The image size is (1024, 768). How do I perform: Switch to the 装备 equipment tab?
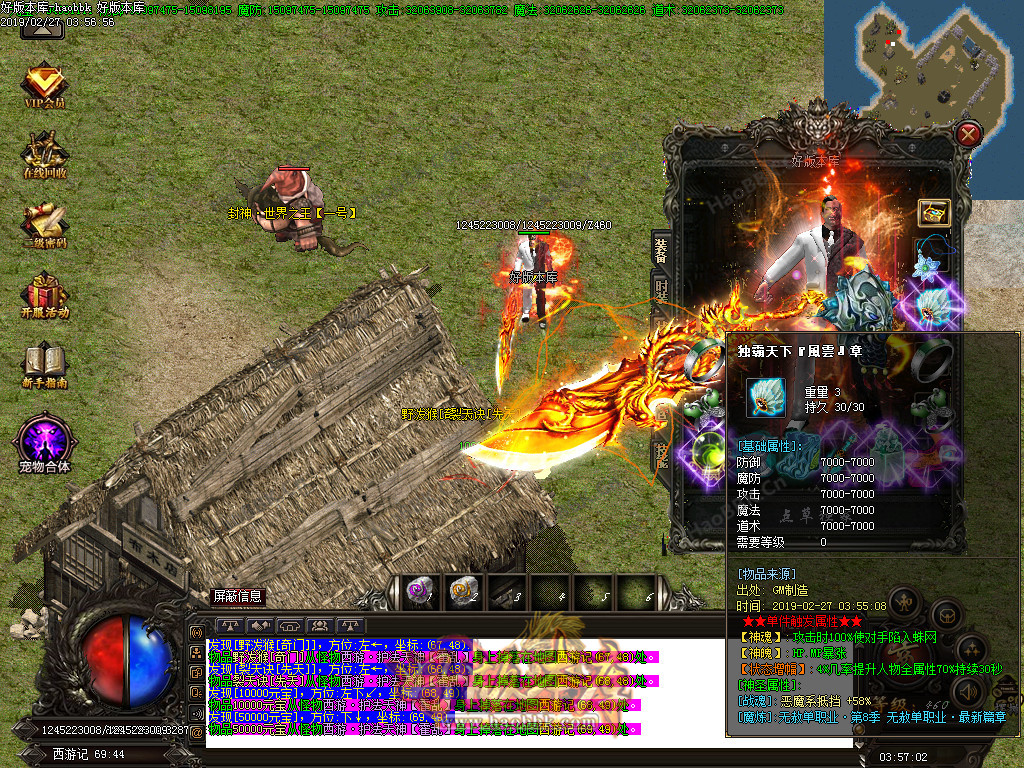pyautogui.click(x=661, y=250)
